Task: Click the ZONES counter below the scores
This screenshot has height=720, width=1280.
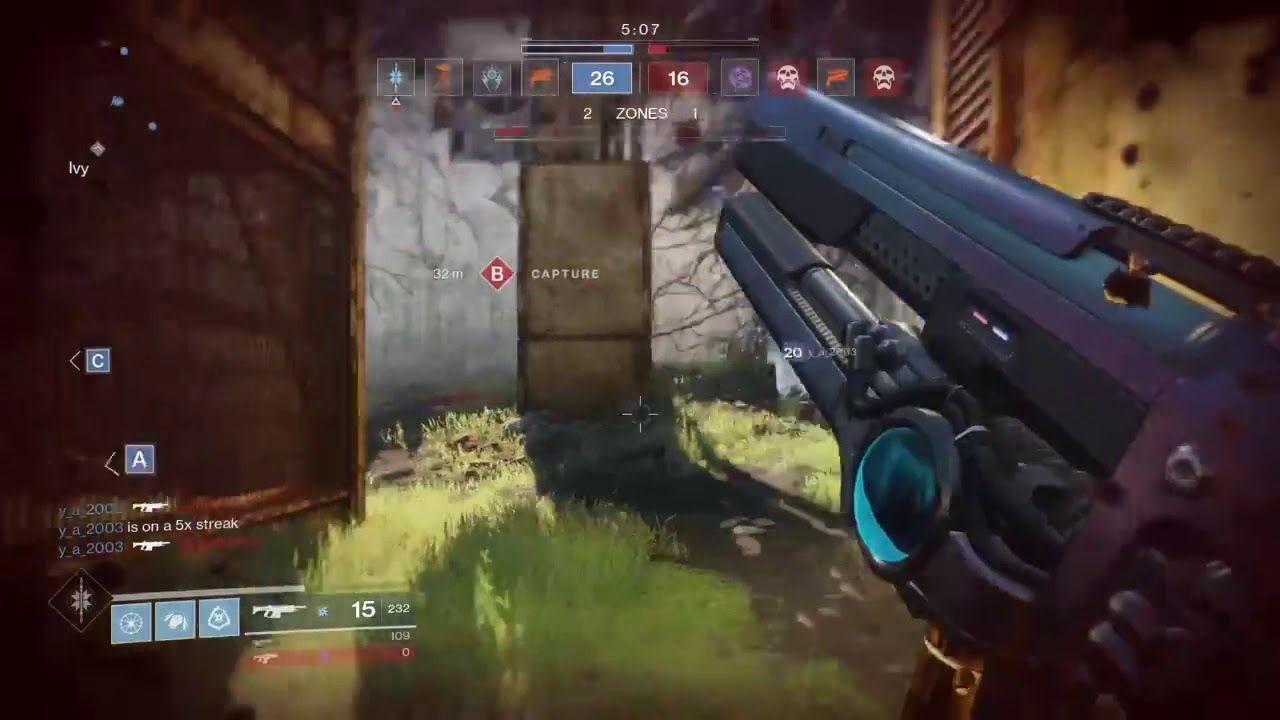Action: [641, 114]
